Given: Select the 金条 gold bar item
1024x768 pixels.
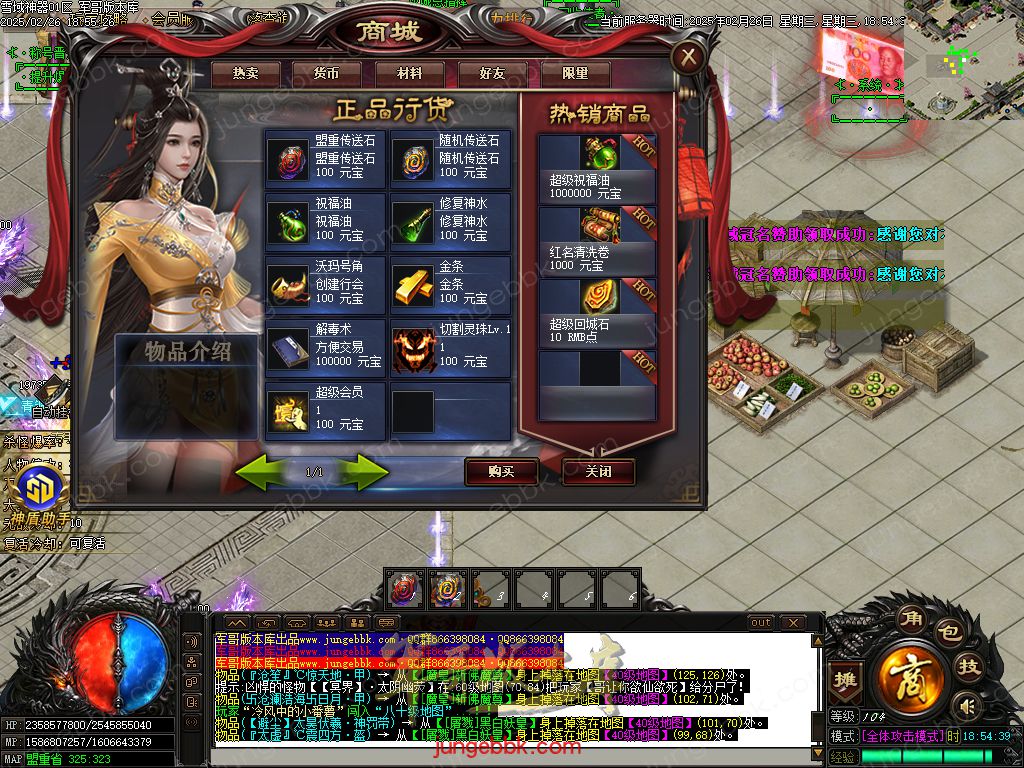Looking at the screenshot, I should 450,285.
